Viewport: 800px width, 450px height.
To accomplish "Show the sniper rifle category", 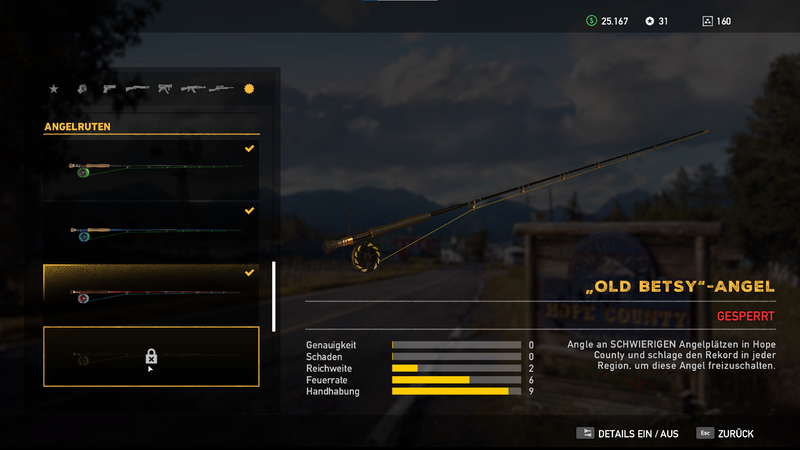I will pyautogui.click(x=221, y=89).
